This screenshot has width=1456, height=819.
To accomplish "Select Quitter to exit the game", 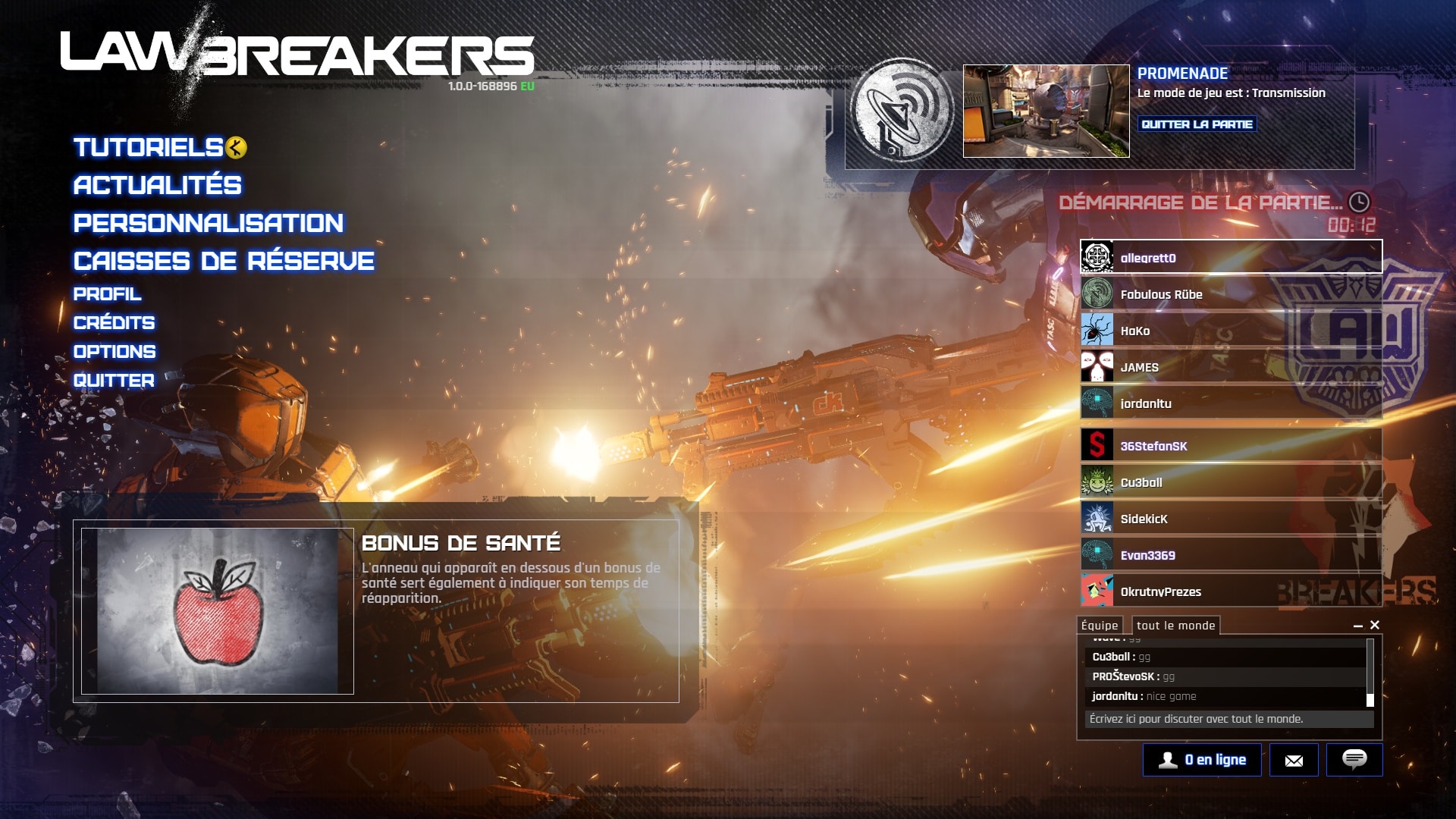I will (x=114, y=381).
